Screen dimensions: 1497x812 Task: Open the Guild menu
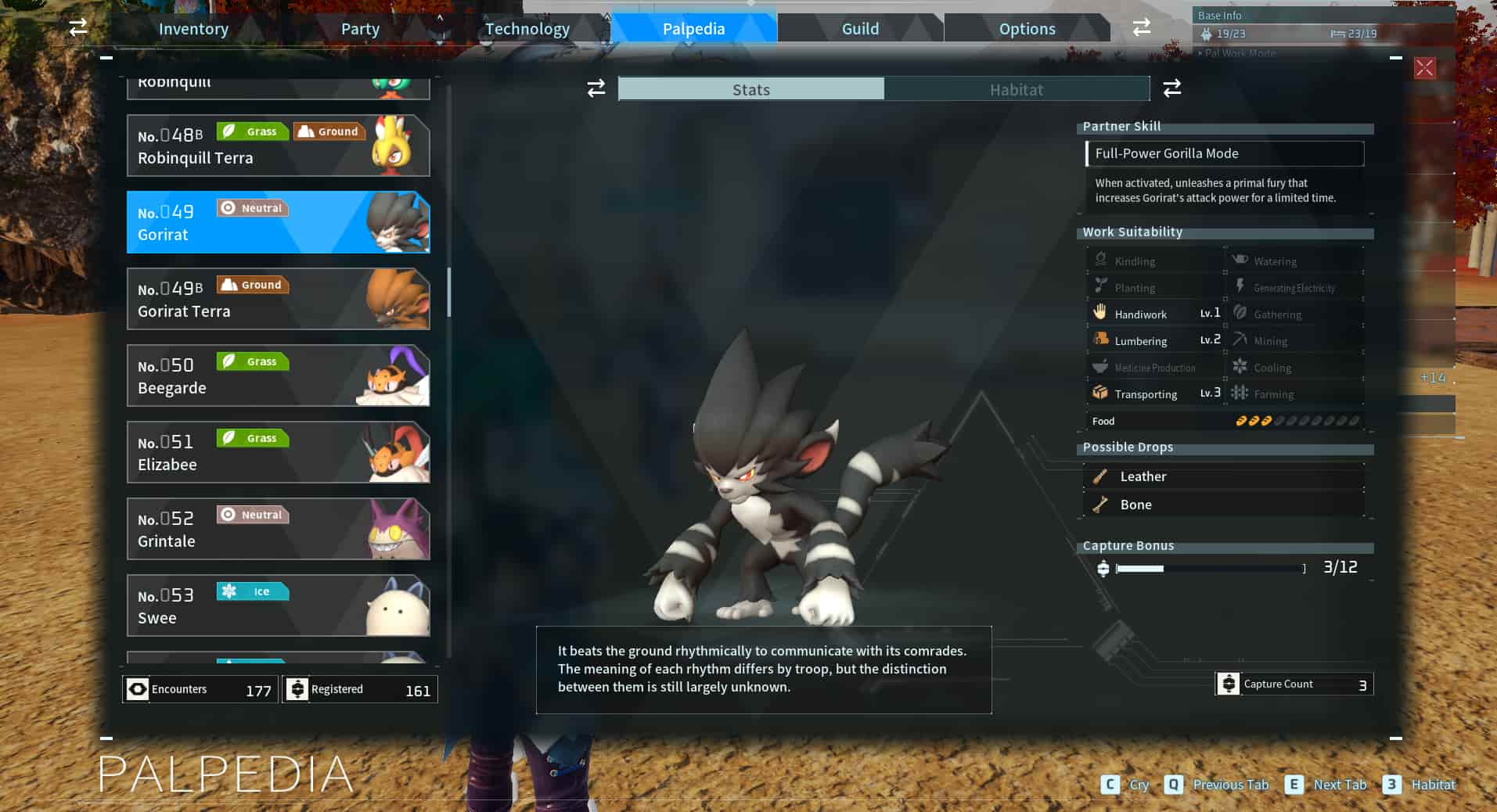[859, 28]
